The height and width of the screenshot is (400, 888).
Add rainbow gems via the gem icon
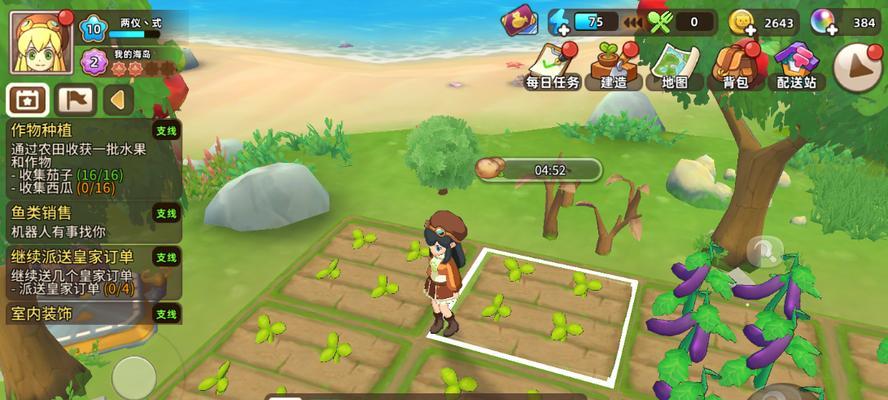click(x=824, y=22)
